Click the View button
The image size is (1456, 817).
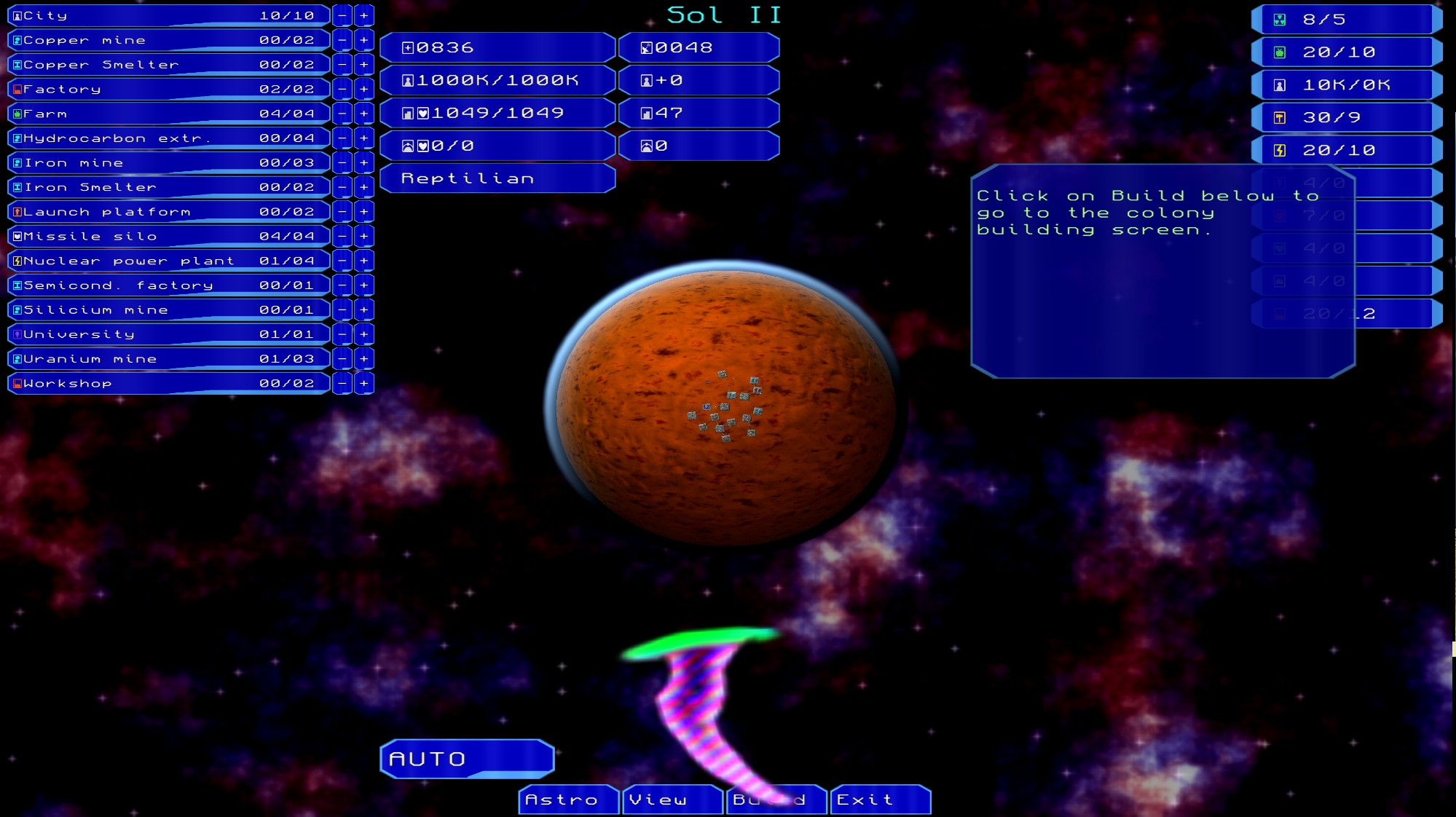672,800
